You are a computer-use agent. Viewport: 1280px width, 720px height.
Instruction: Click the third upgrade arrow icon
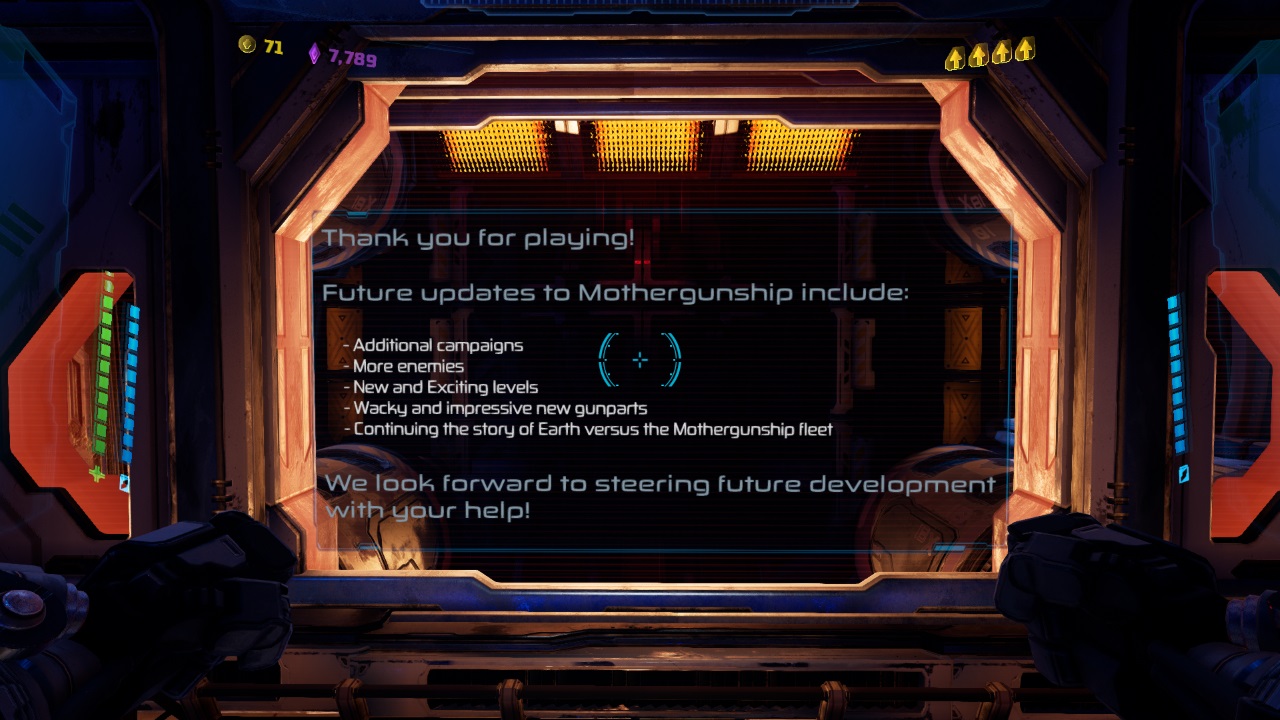1001,53
